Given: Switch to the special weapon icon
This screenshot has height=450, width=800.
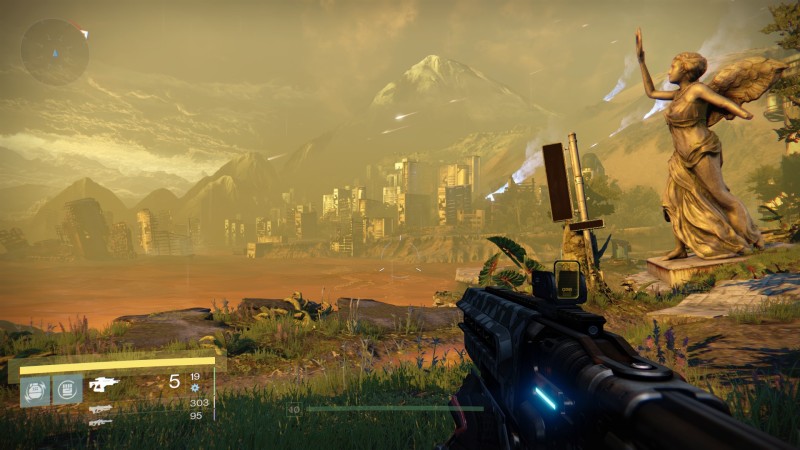Looking at the screenshot, I should [x=99, y=408].
